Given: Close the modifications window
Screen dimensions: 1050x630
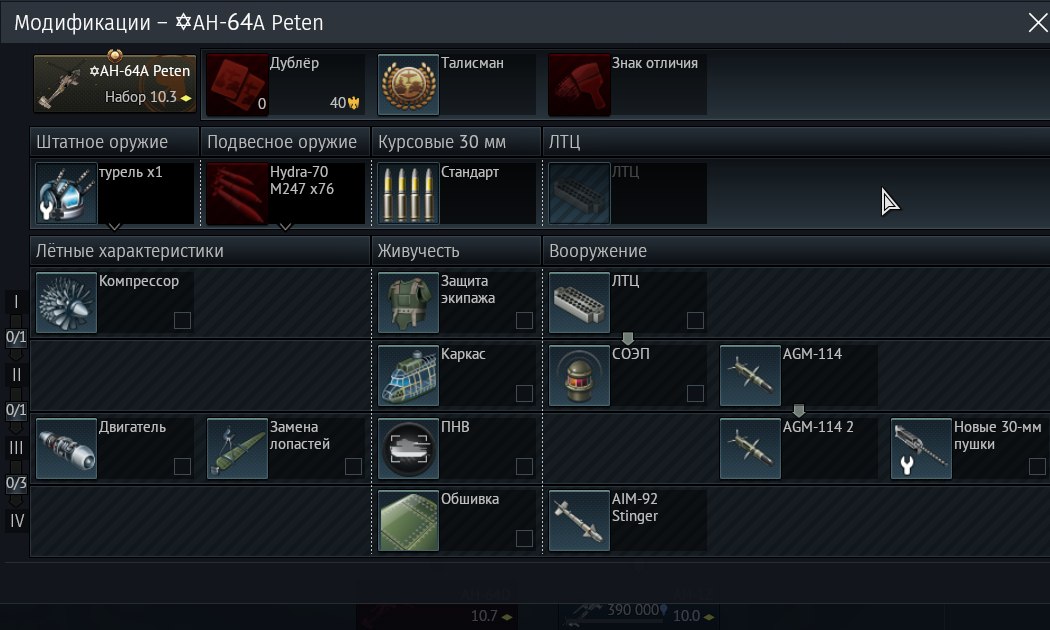Looking at the screenshot, I should tap(1037, 22).
